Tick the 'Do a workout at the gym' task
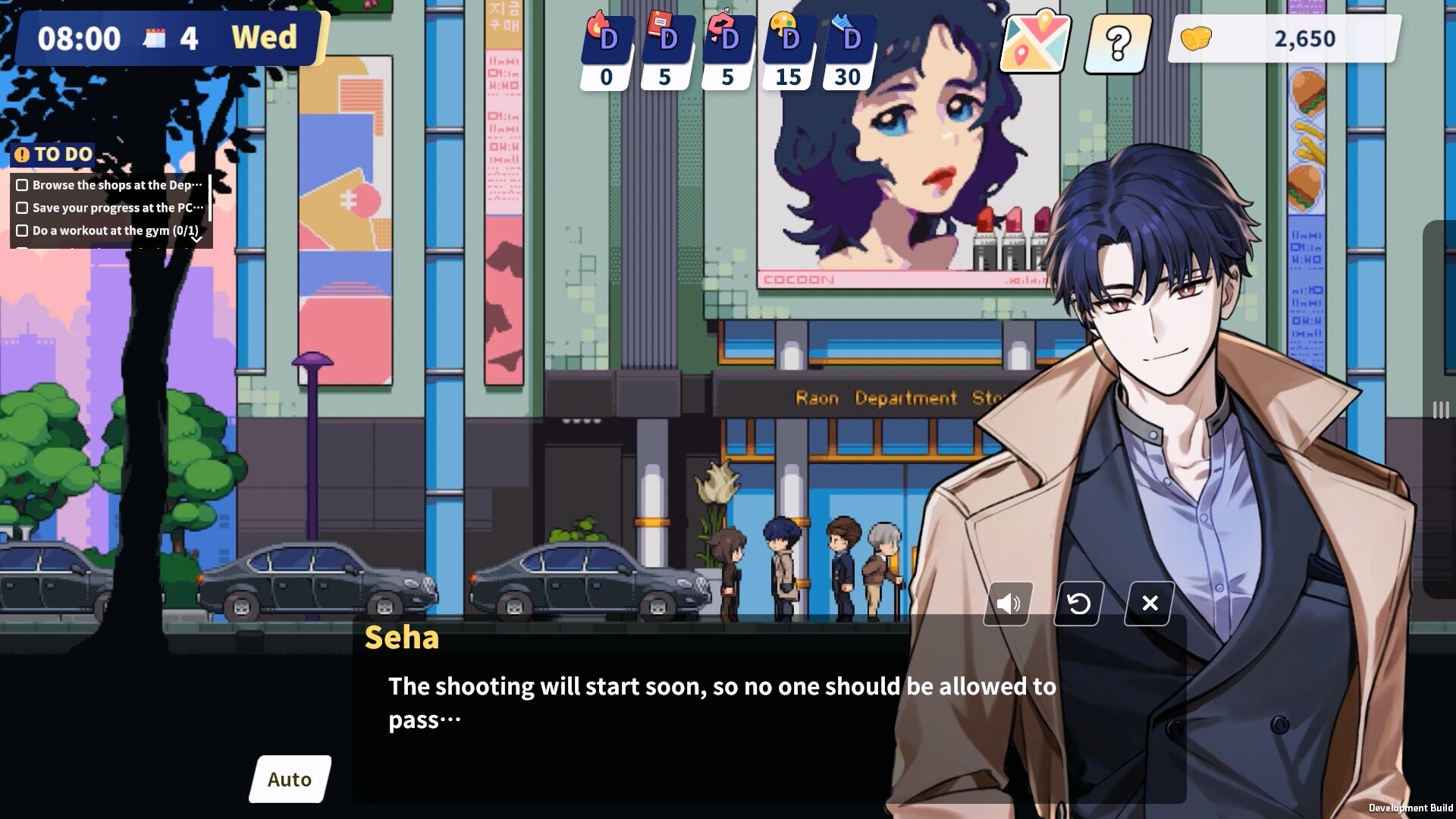Image resolution: width=1456 pixels, height=819 pixels. tap(22, 231)
